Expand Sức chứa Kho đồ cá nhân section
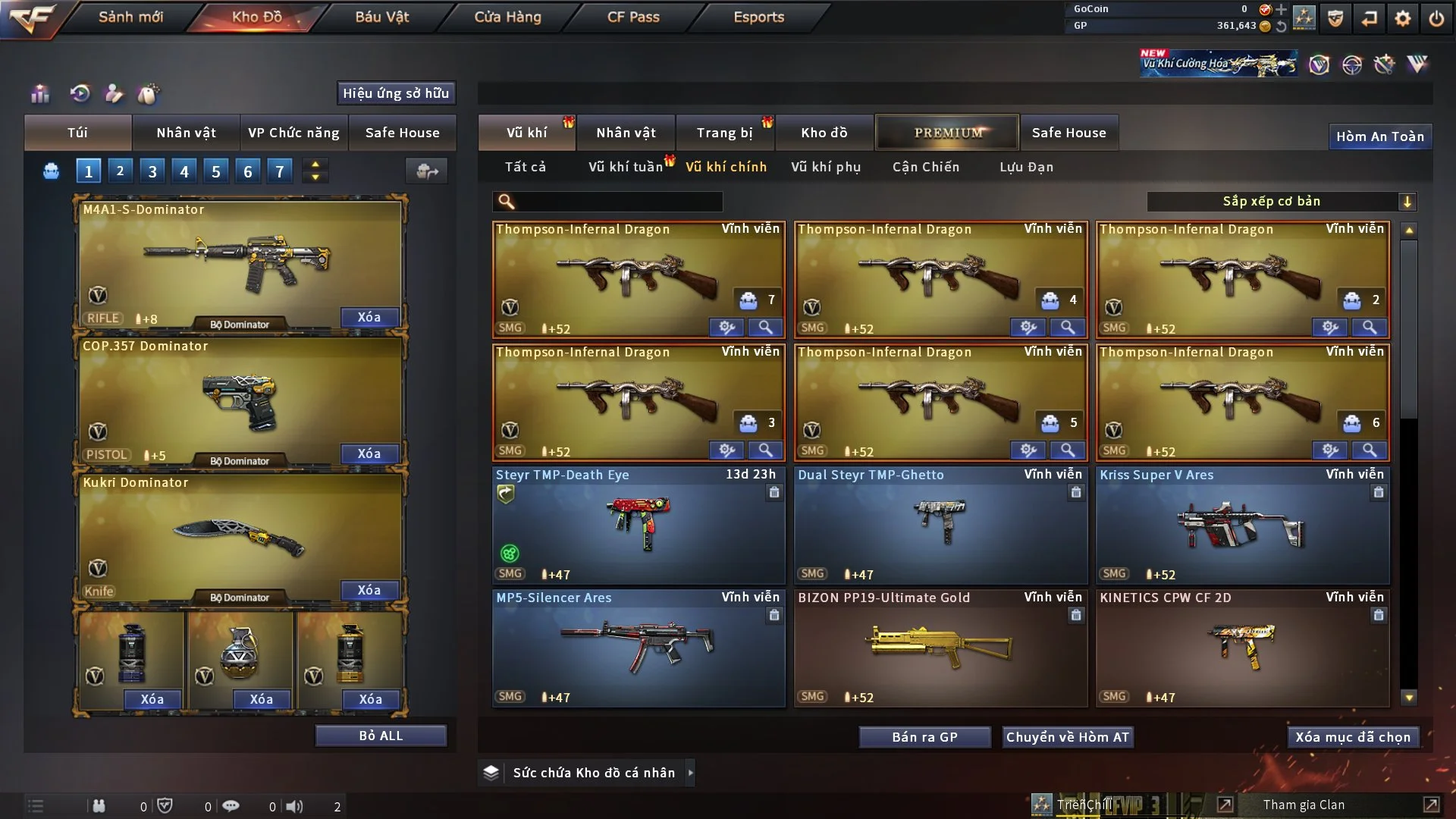Image resolution: width=1456 pixels, height=819 pixels. pyautogui.click(x=691, y=773)
